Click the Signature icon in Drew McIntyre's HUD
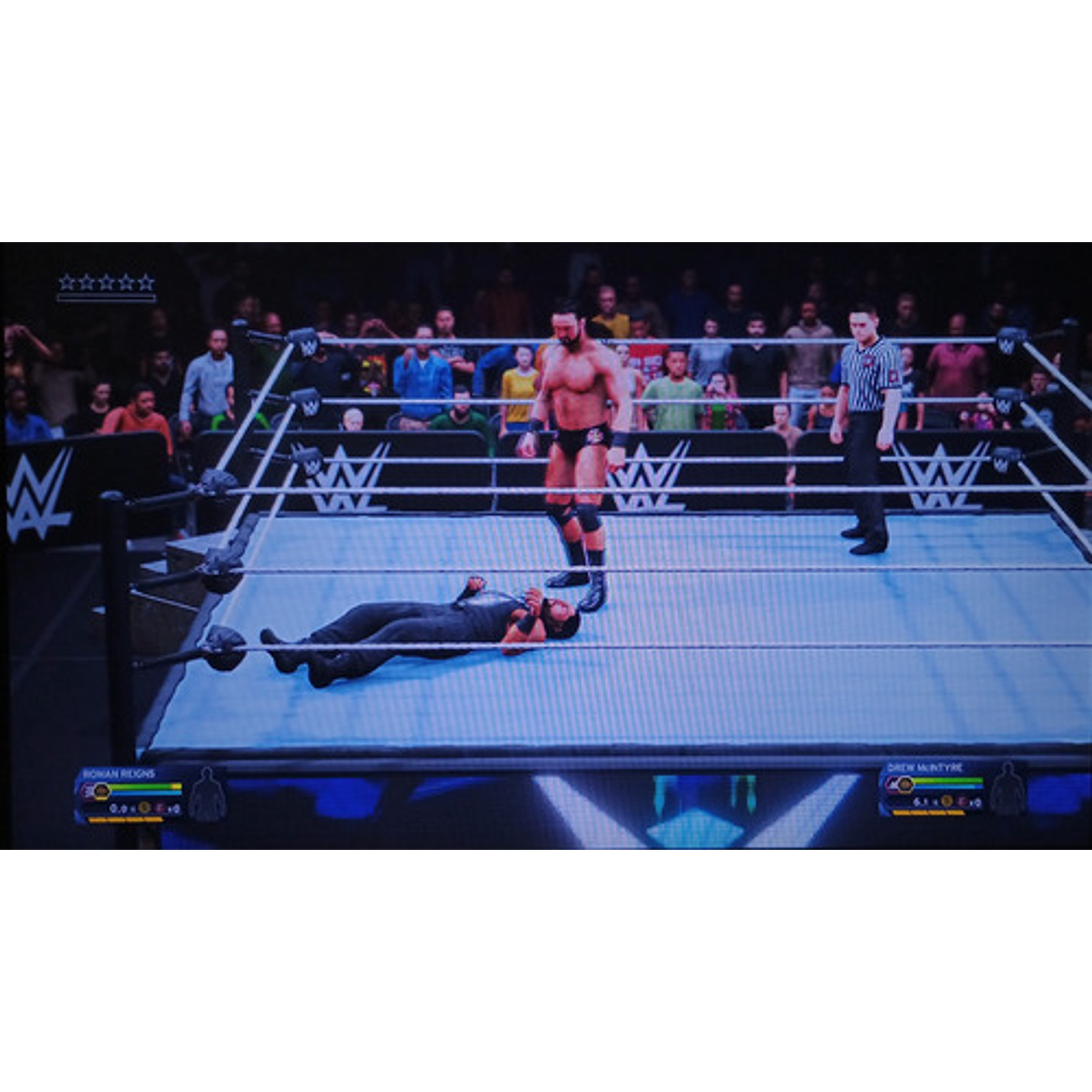 947,801
